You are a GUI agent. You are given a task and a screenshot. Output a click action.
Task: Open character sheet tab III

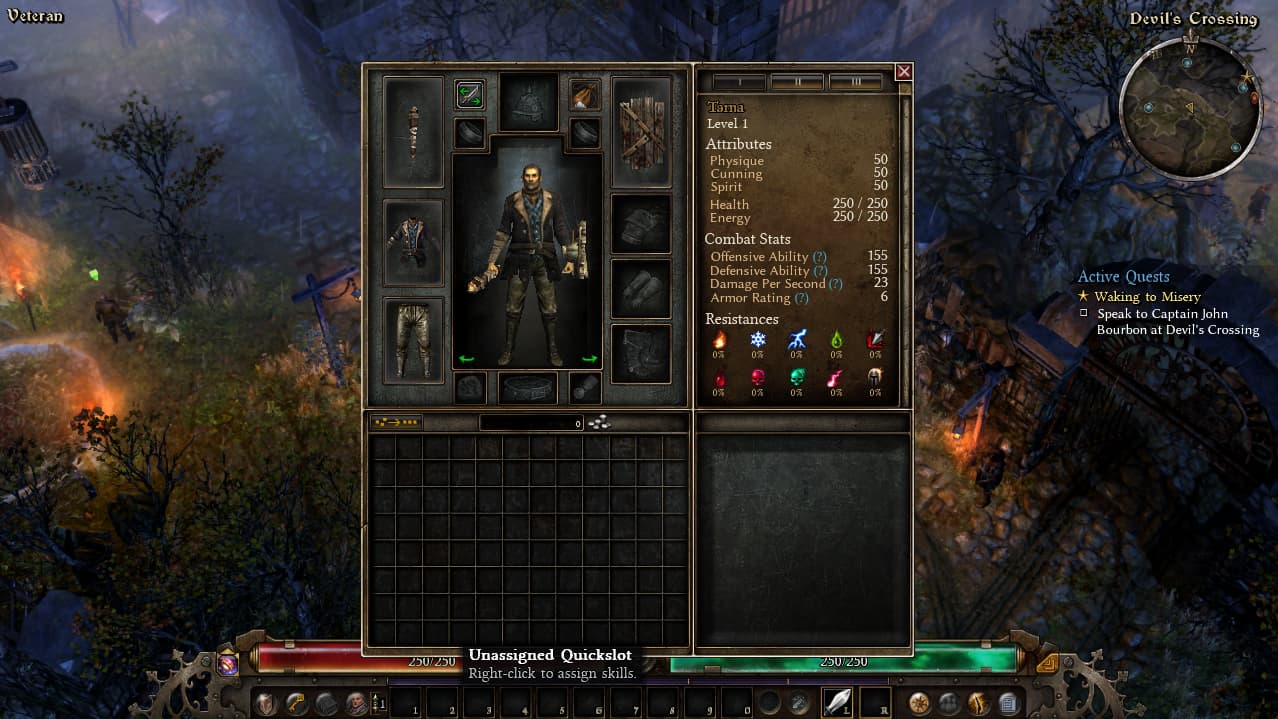[856, 82]
